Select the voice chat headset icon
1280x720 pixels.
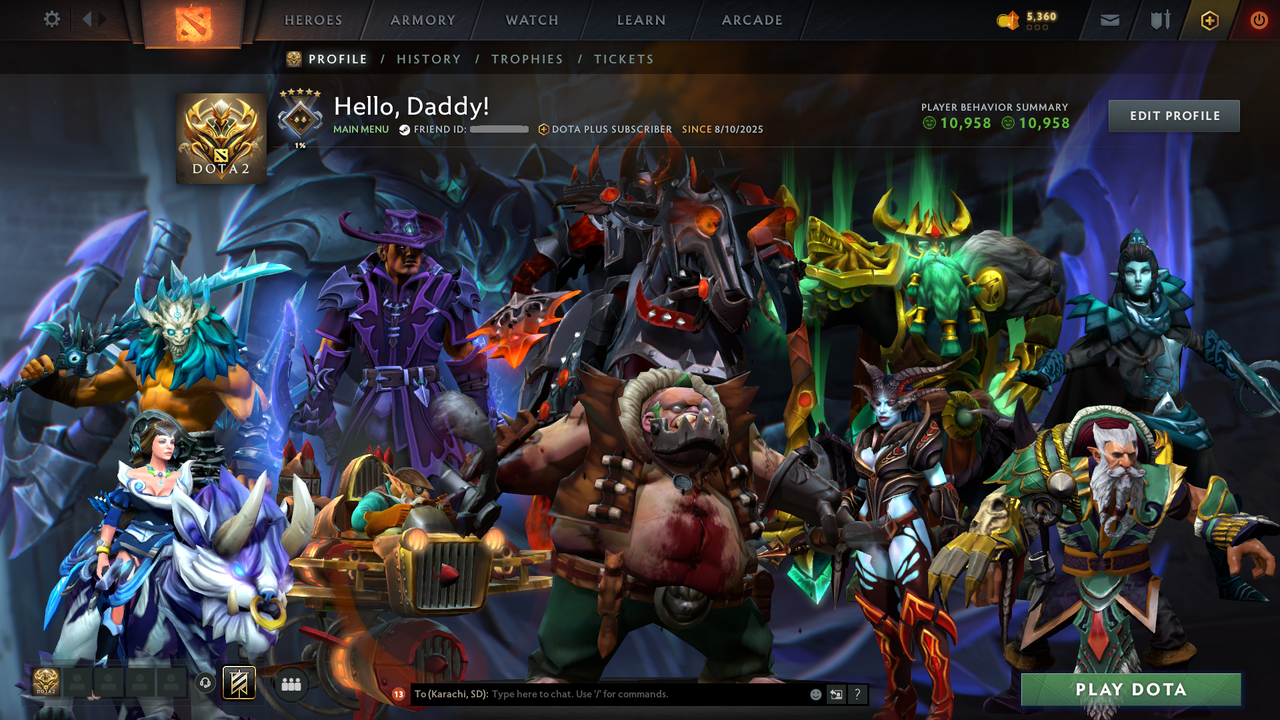(204, 683)
